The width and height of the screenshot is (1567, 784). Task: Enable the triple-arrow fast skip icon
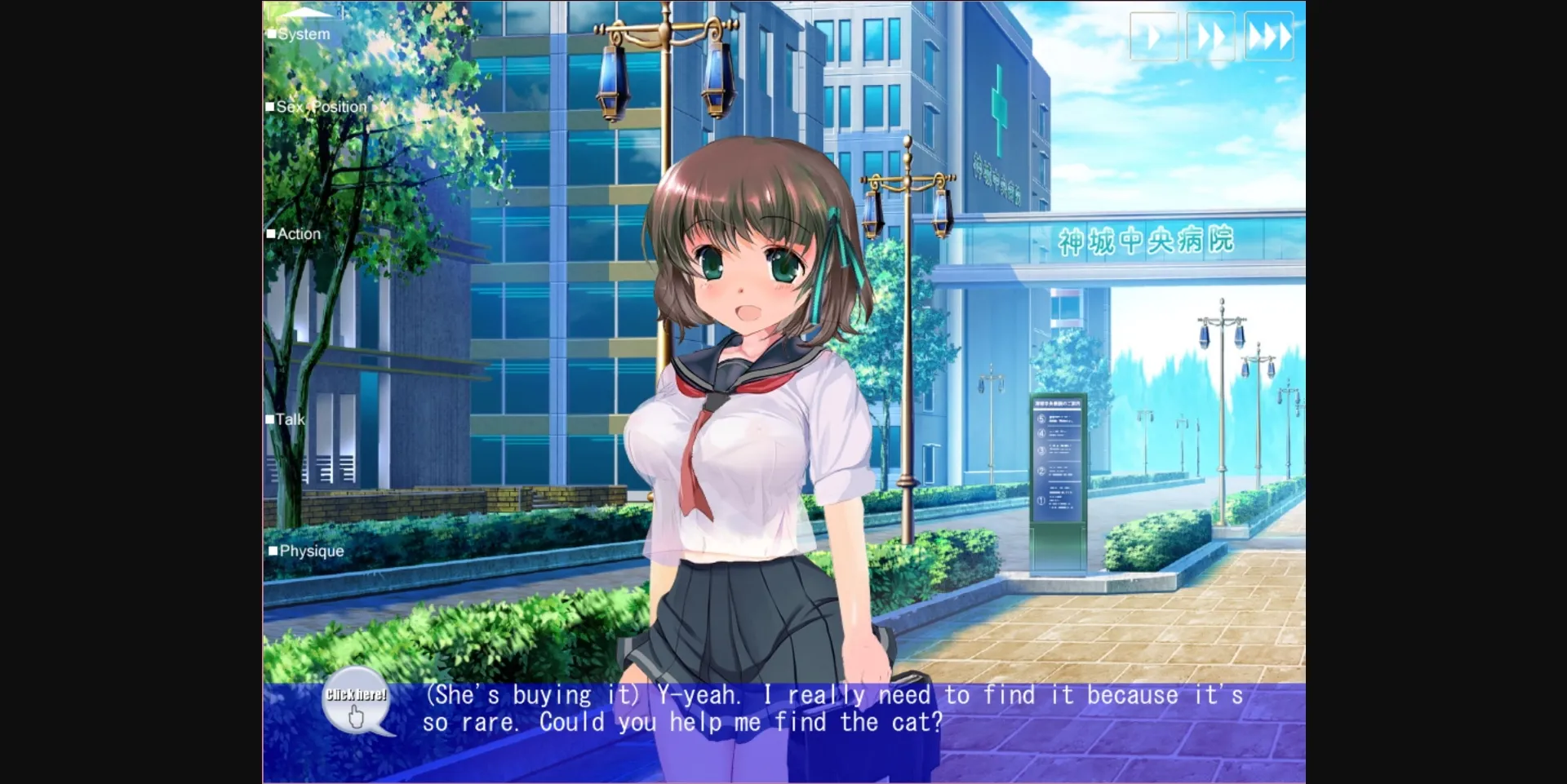pyautogui.click(x=1270, y=37)
